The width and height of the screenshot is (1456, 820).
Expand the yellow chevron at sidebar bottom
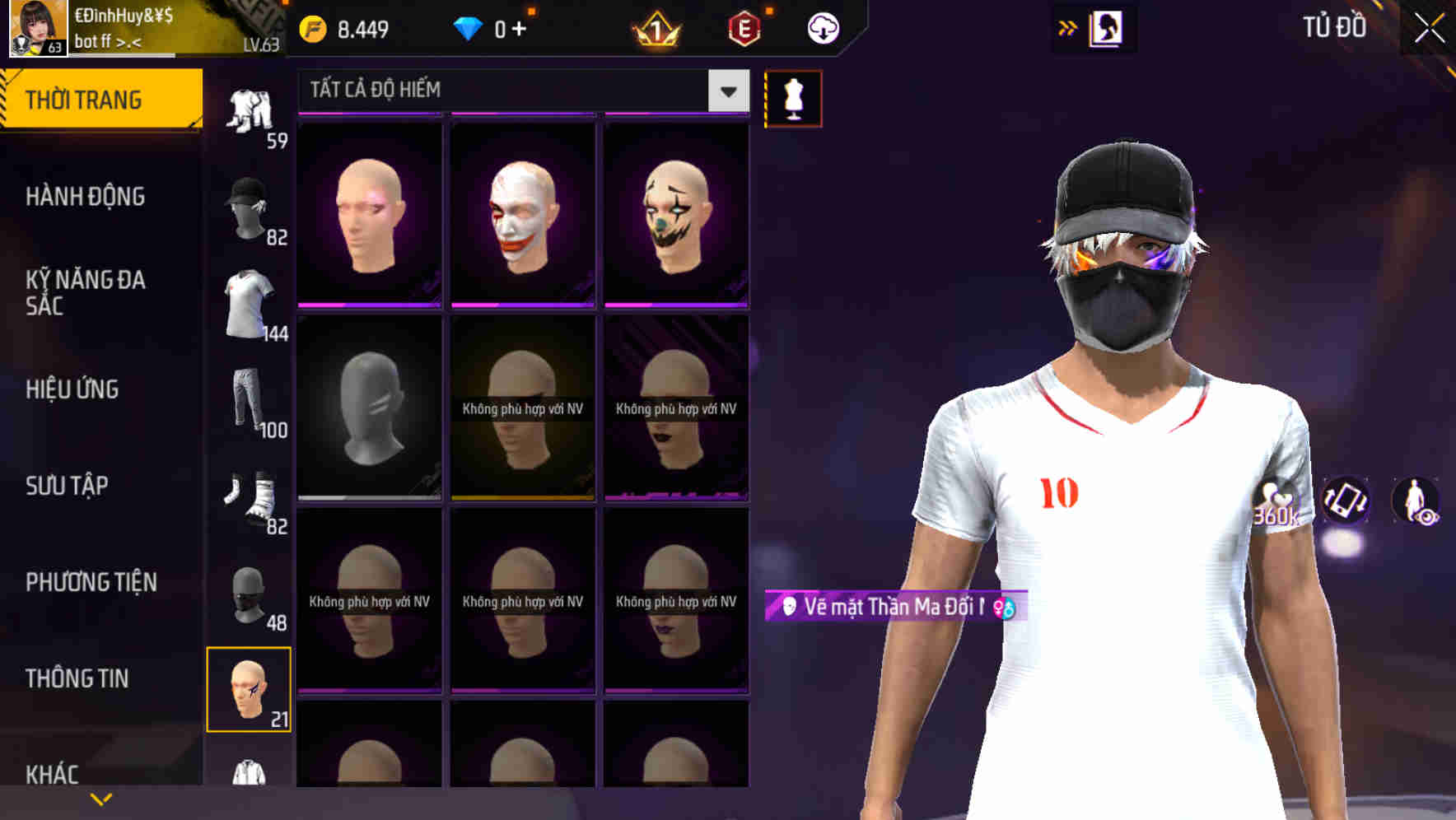tap(101, 798)
